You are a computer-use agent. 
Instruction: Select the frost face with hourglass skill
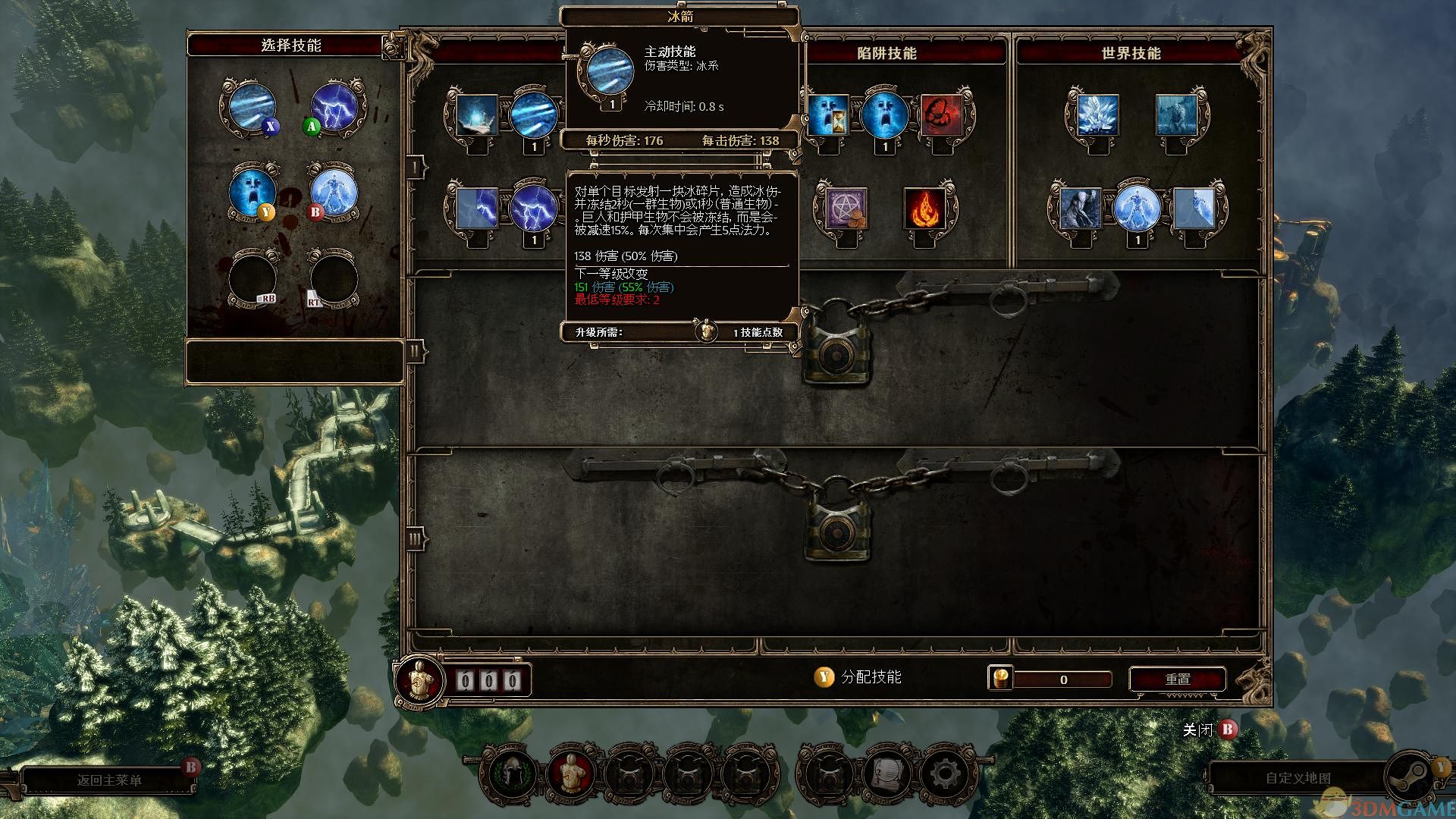827,115
